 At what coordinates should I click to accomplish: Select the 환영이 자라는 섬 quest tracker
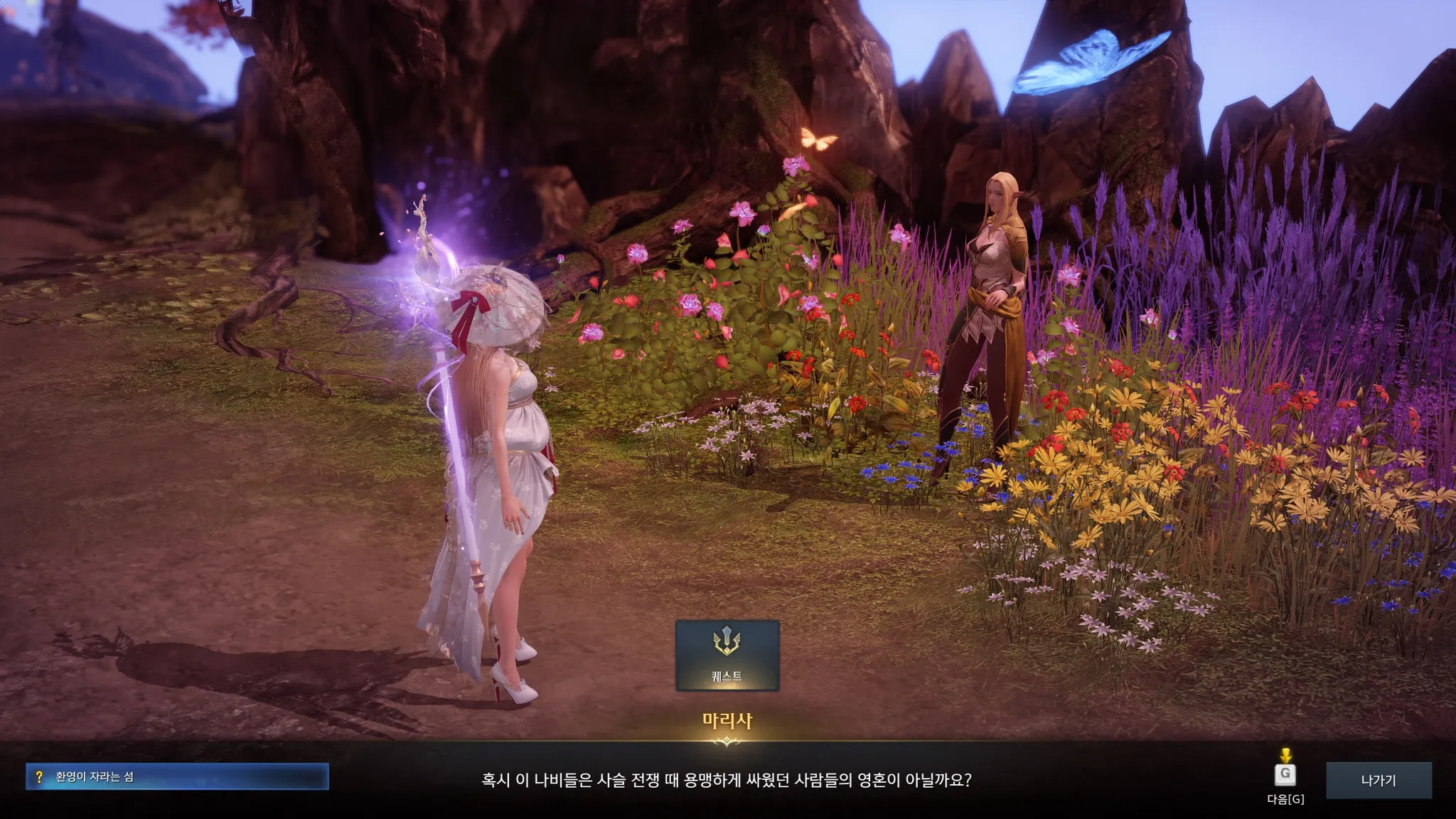177,776
